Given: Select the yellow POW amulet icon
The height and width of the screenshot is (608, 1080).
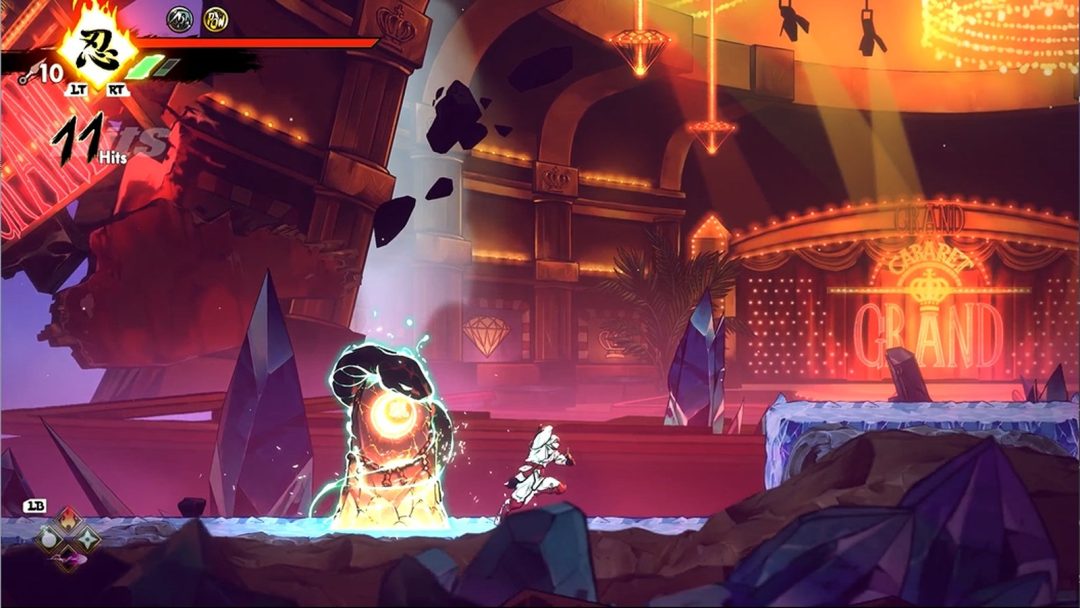Looking at the screenshot, I should click(x=216, y=18).
